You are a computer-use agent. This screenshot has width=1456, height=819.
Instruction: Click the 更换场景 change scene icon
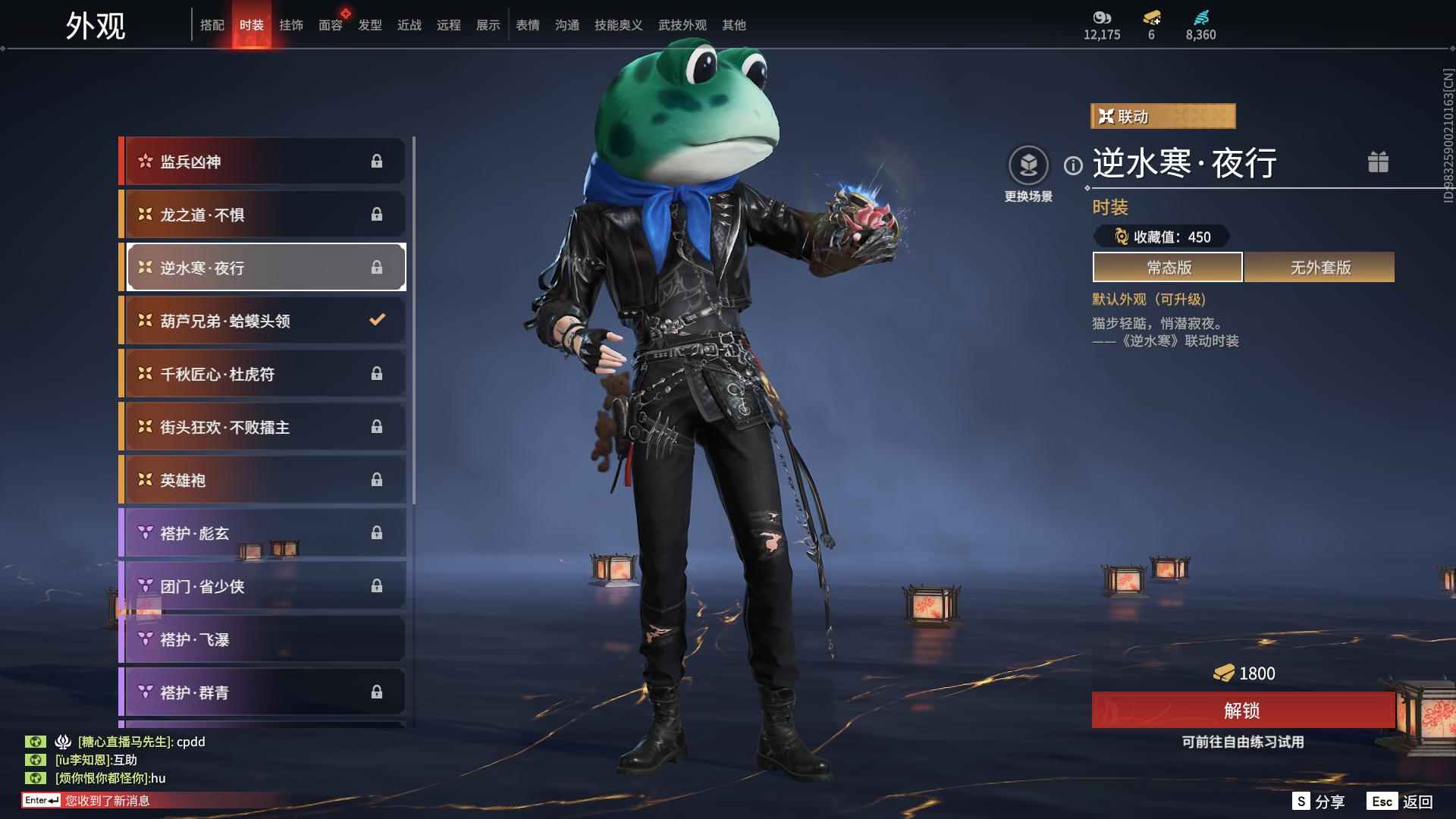tap(1028, 166)
